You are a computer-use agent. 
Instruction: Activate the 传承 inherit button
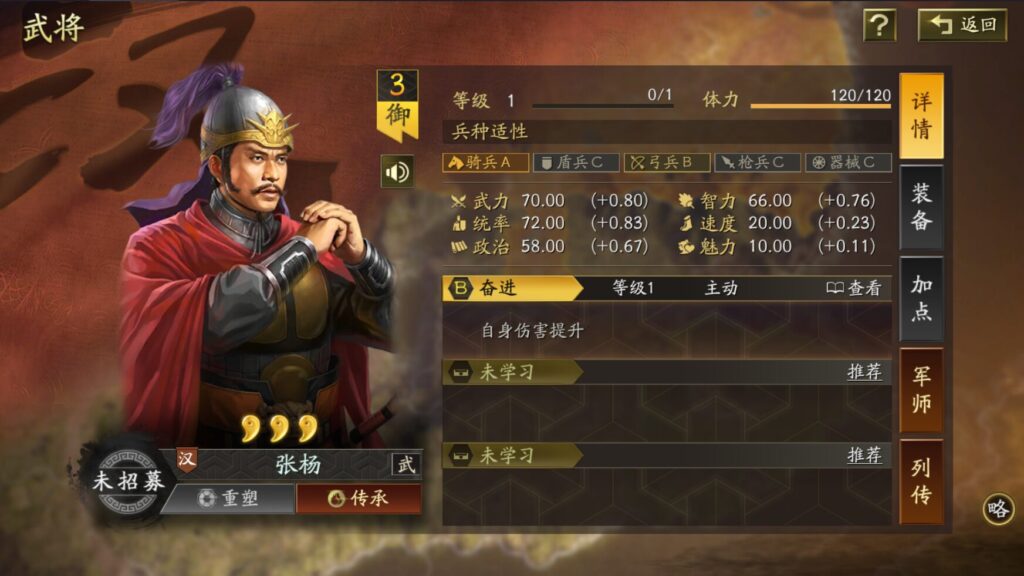(358, 498)
